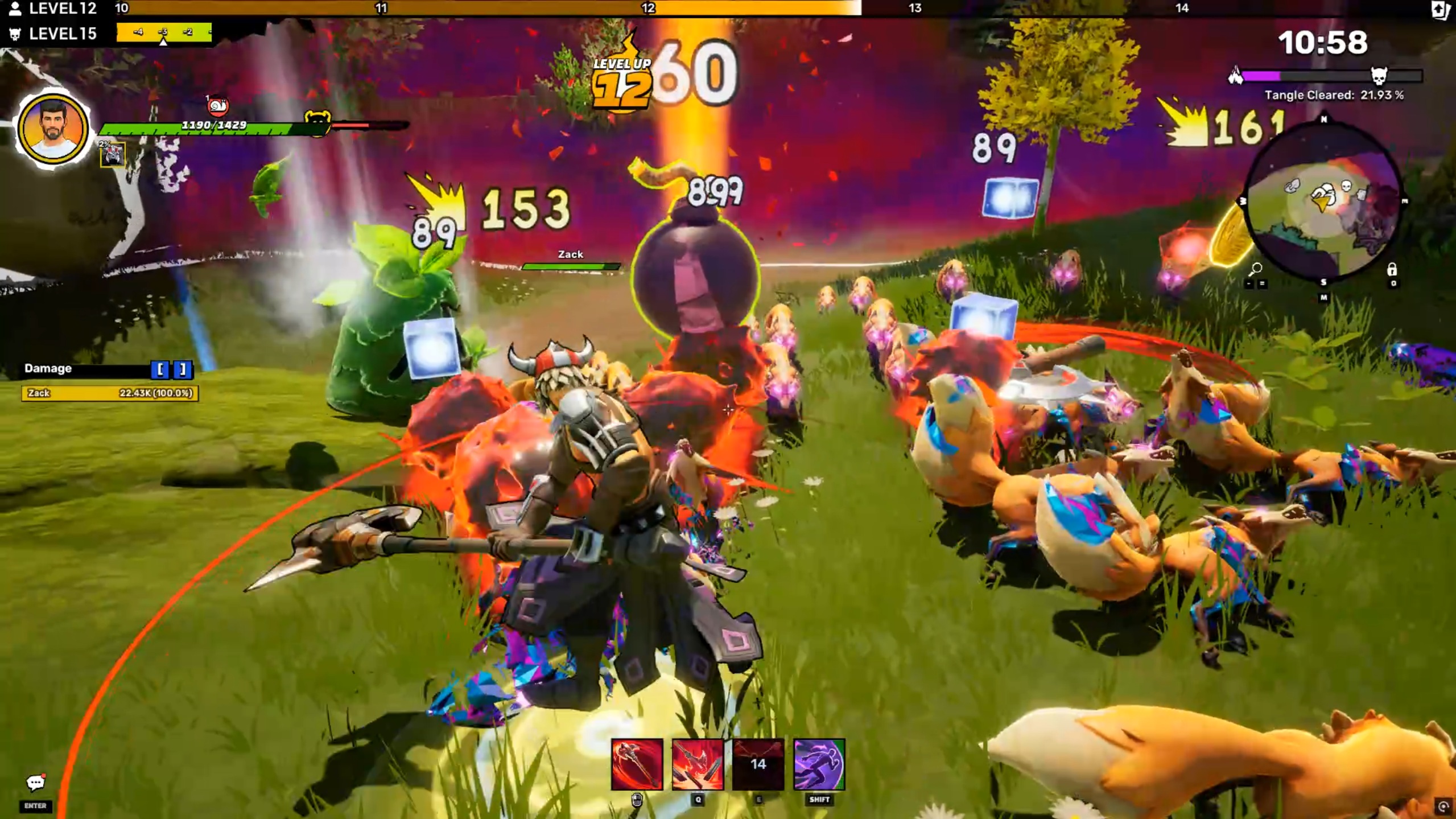Image resolution: width=1456 pixels, height=819 pixels.
Task: Inspect the snail slow debuff icon
Action: 217,106
